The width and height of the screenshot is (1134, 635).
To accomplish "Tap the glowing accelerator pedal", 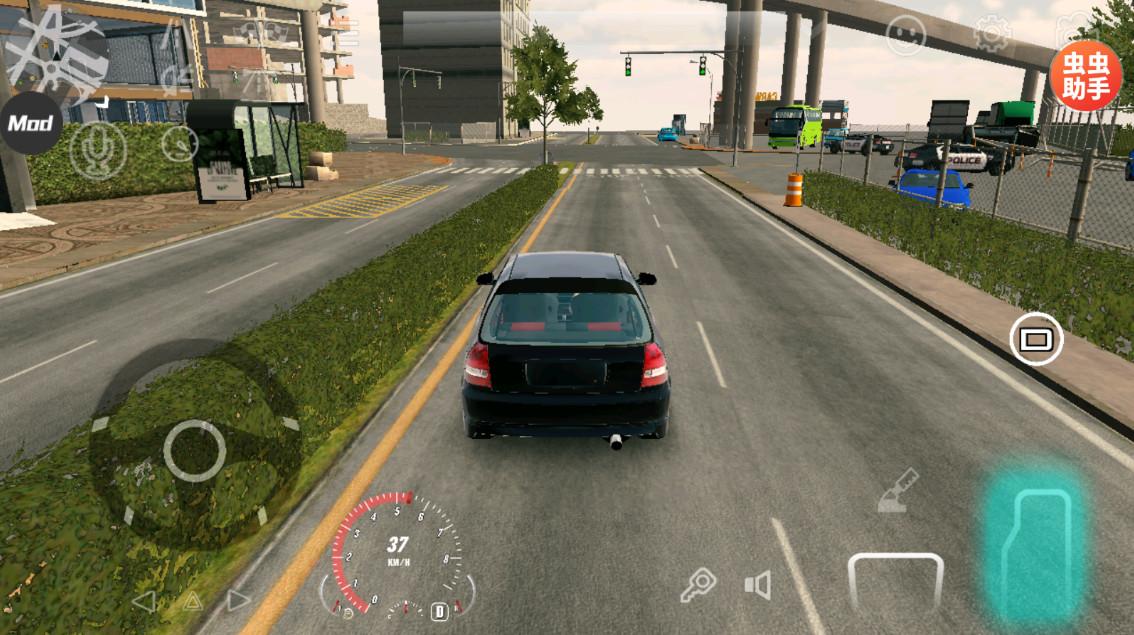I will (1034, 546).
